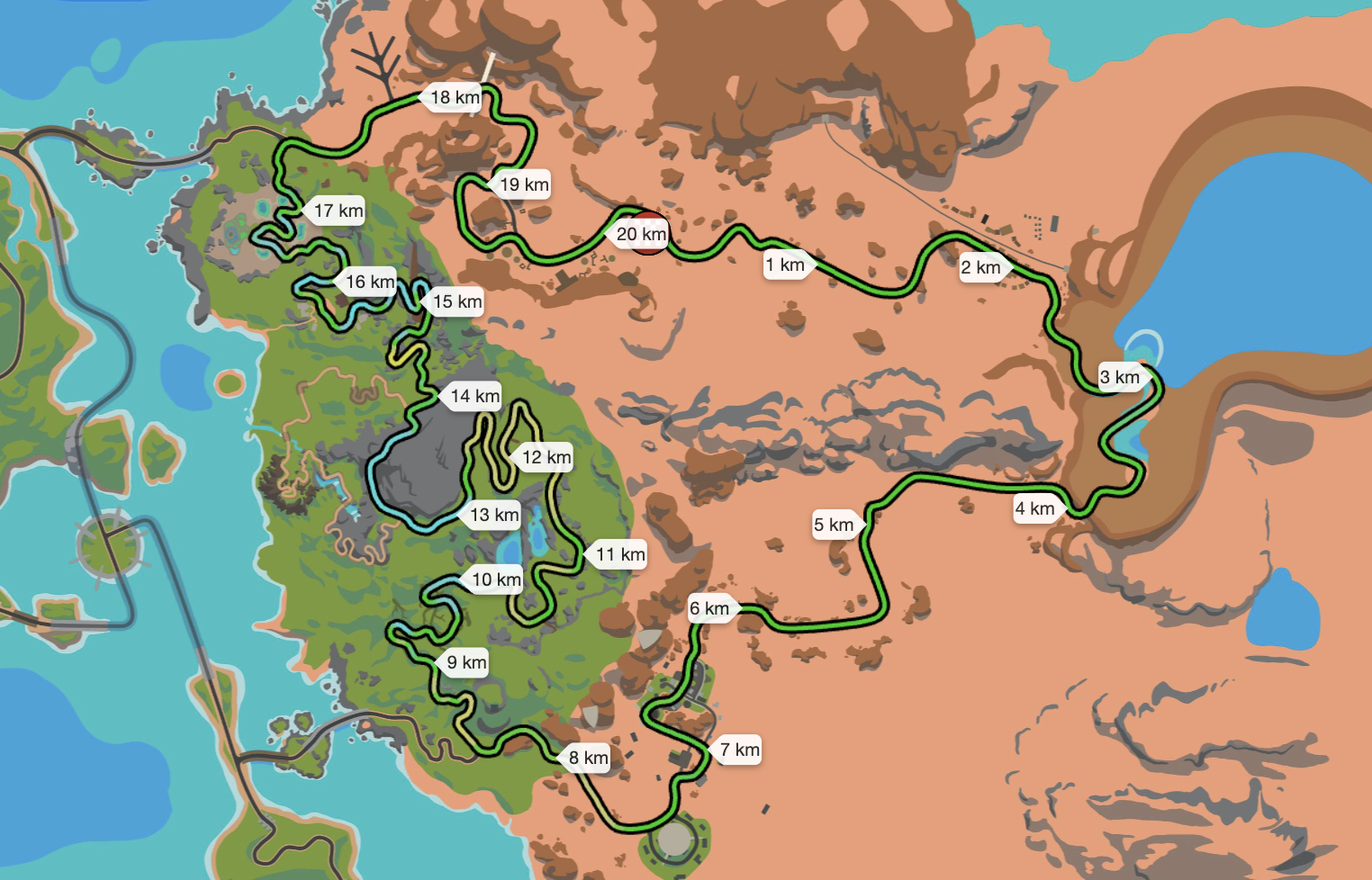Click the 11 km distance marker

tap(620, 554)
